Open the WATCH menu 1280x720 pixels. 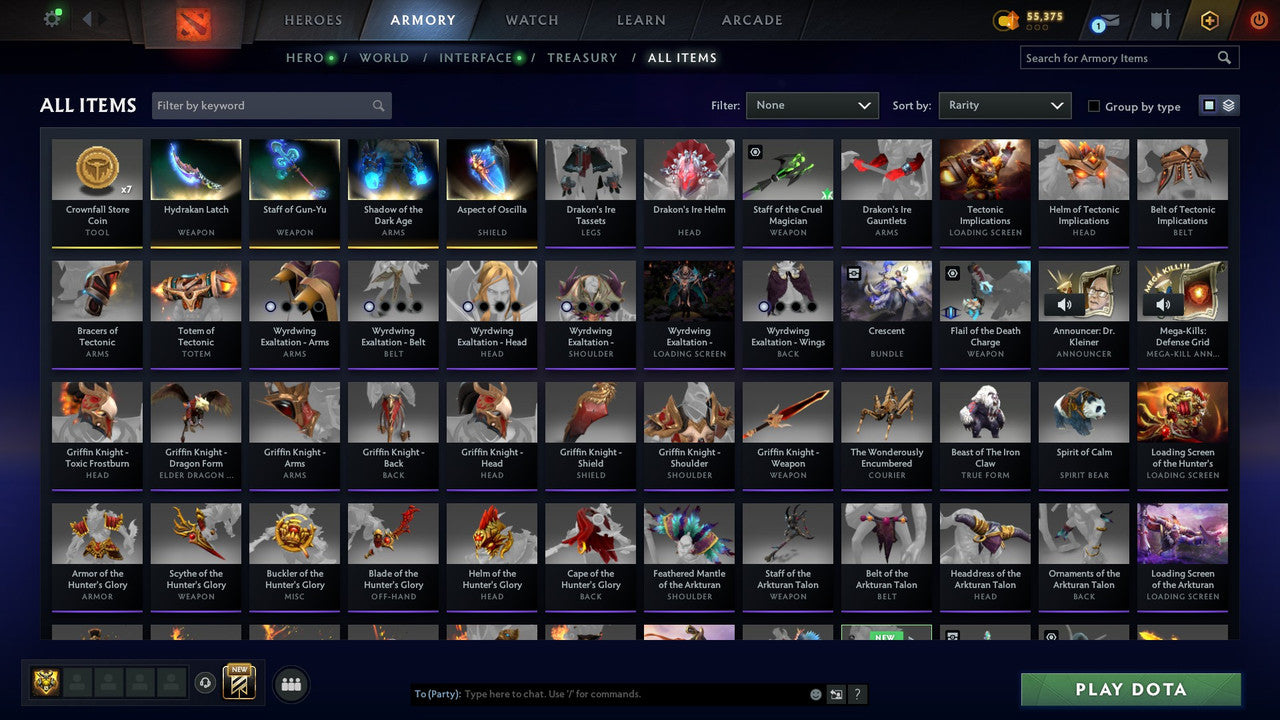click(x=531, y=20)
